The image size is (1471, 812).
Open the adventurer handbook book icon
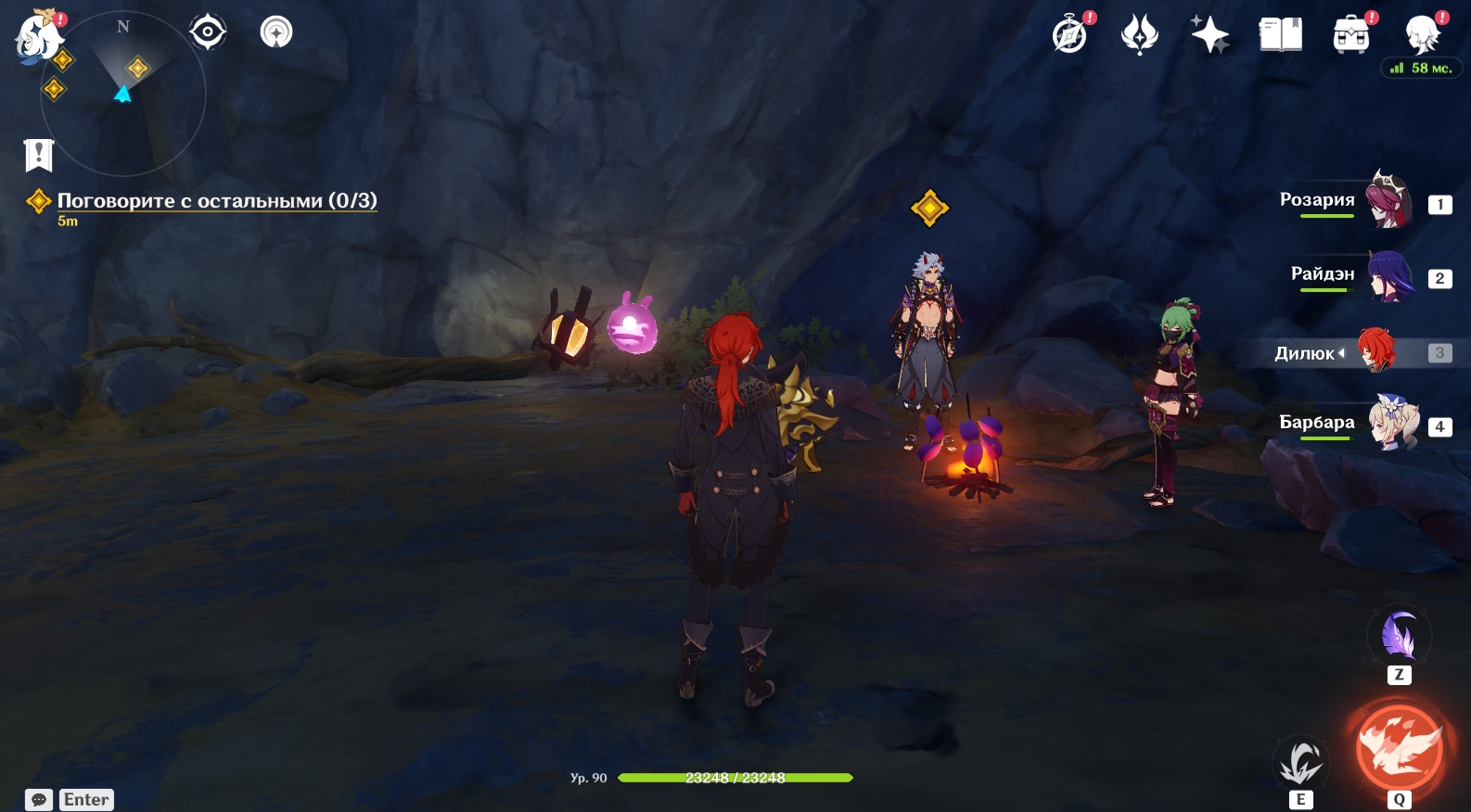point(1281,35)
